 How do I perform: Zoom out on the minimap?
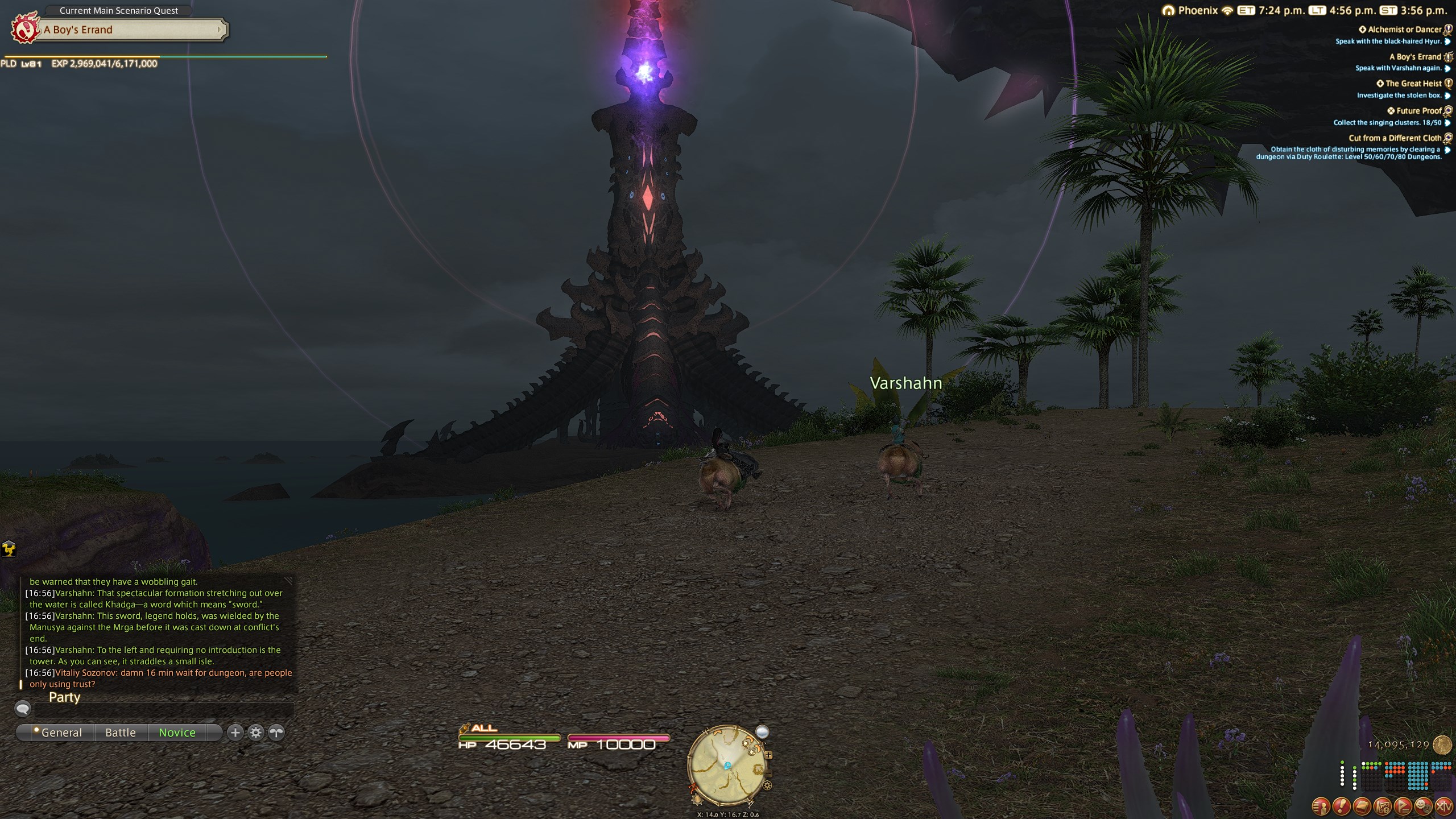point(768,773)
